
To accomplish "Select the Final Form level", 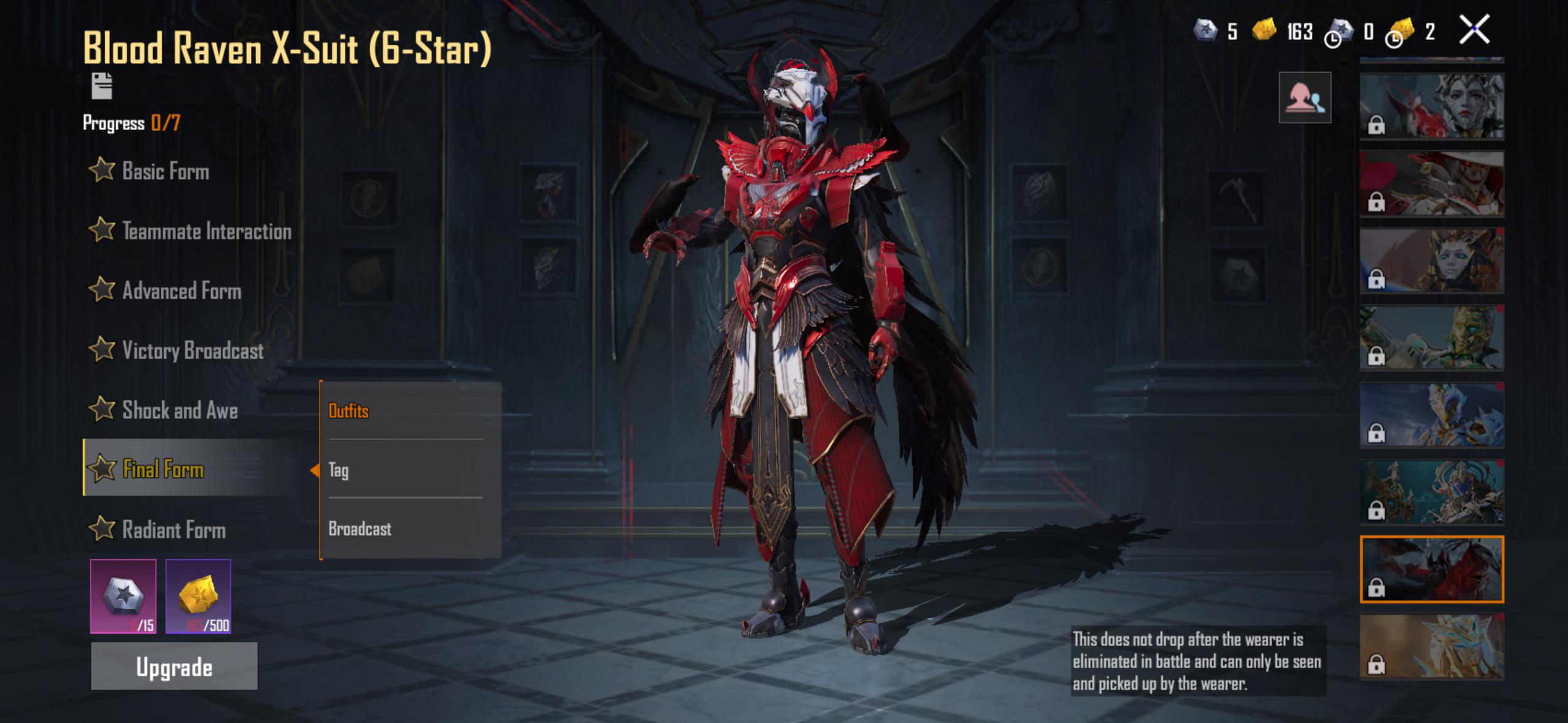I will coord(163,469).
